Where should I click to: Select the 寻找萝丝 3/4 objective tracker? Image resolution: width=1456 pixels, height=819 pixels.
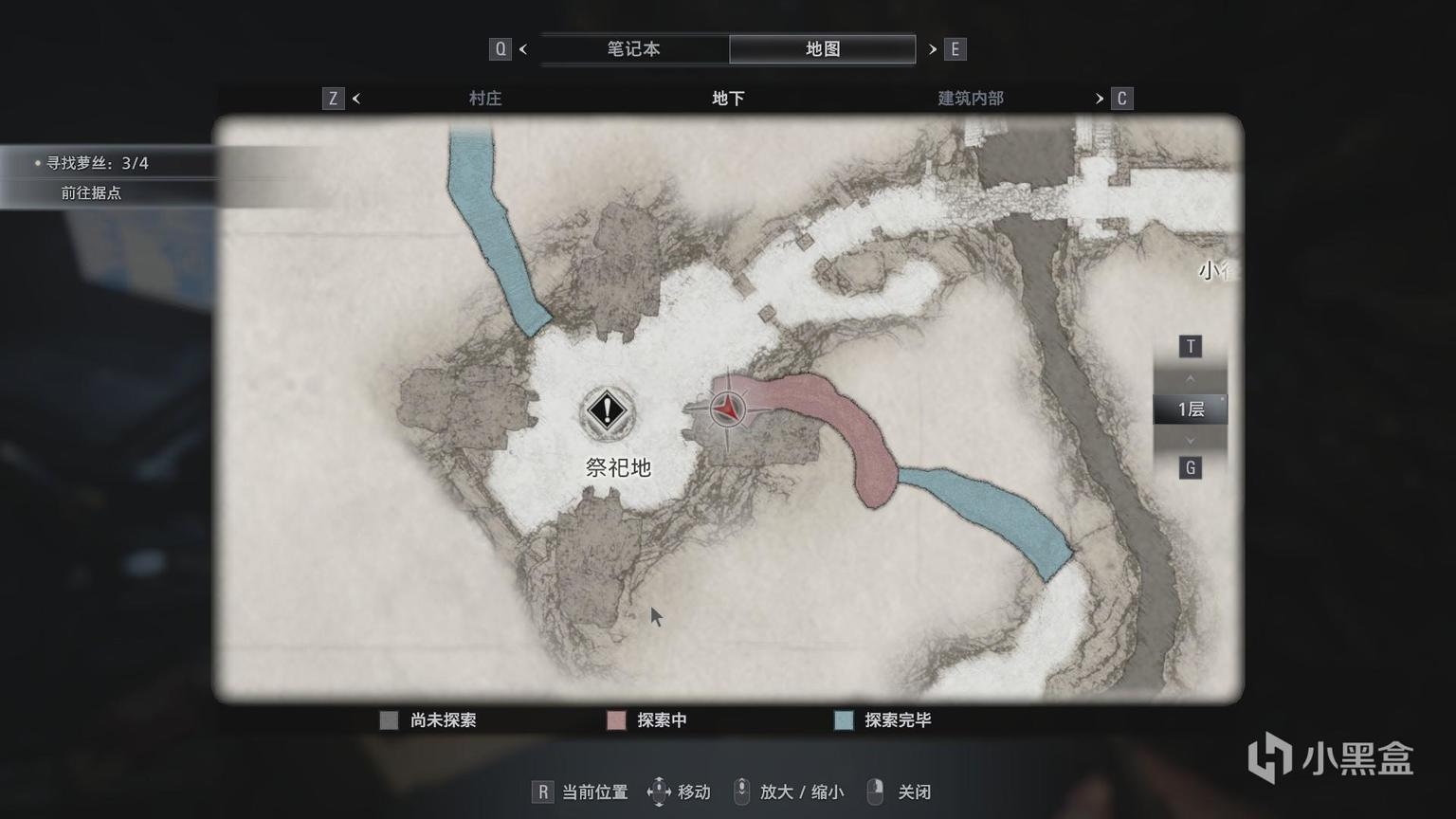tap(98, 163)
